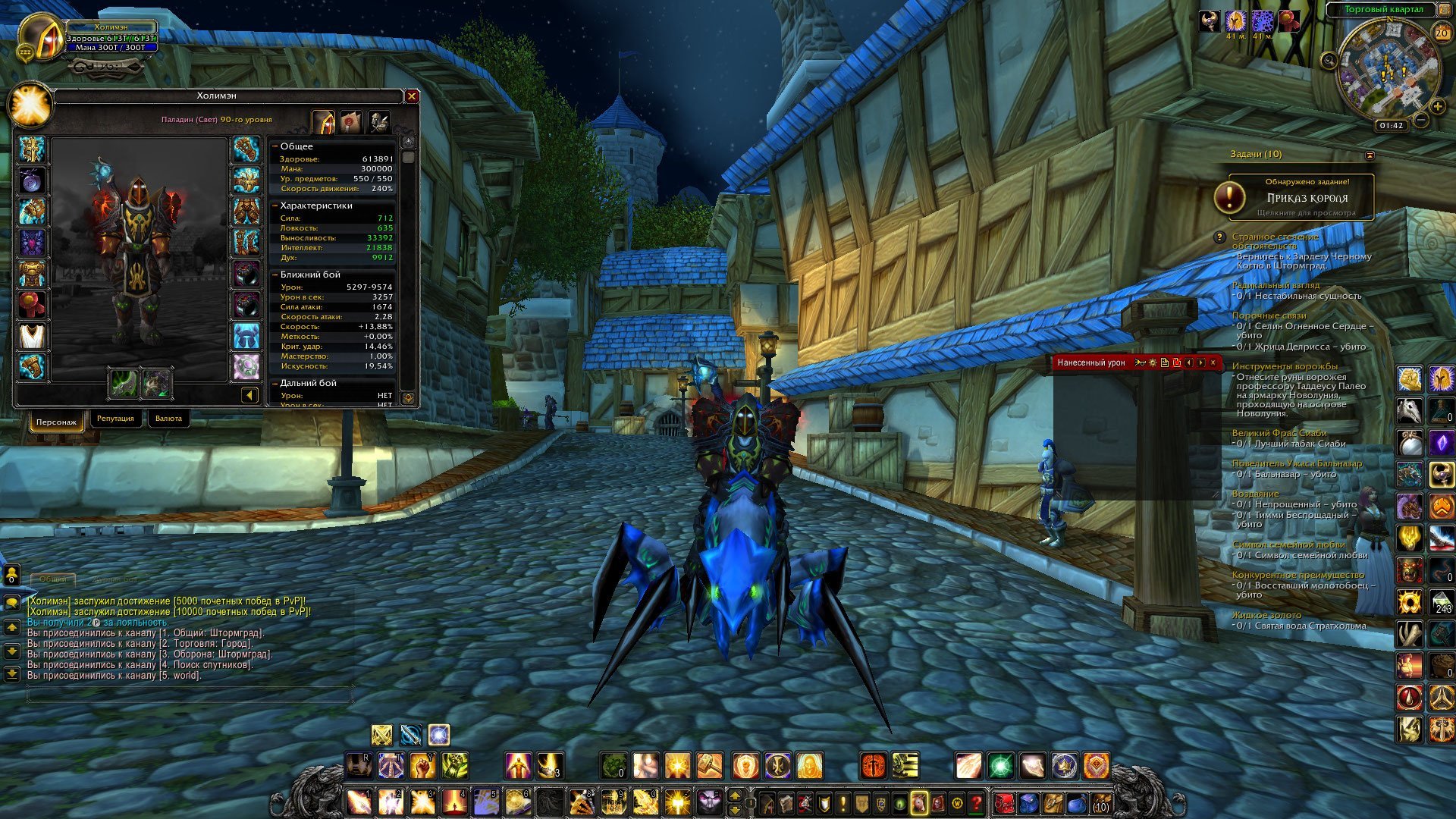Zoom out the minimap with minus button
The image size is (1456, 819).
pyautogui.click(x=1421, y=120)
